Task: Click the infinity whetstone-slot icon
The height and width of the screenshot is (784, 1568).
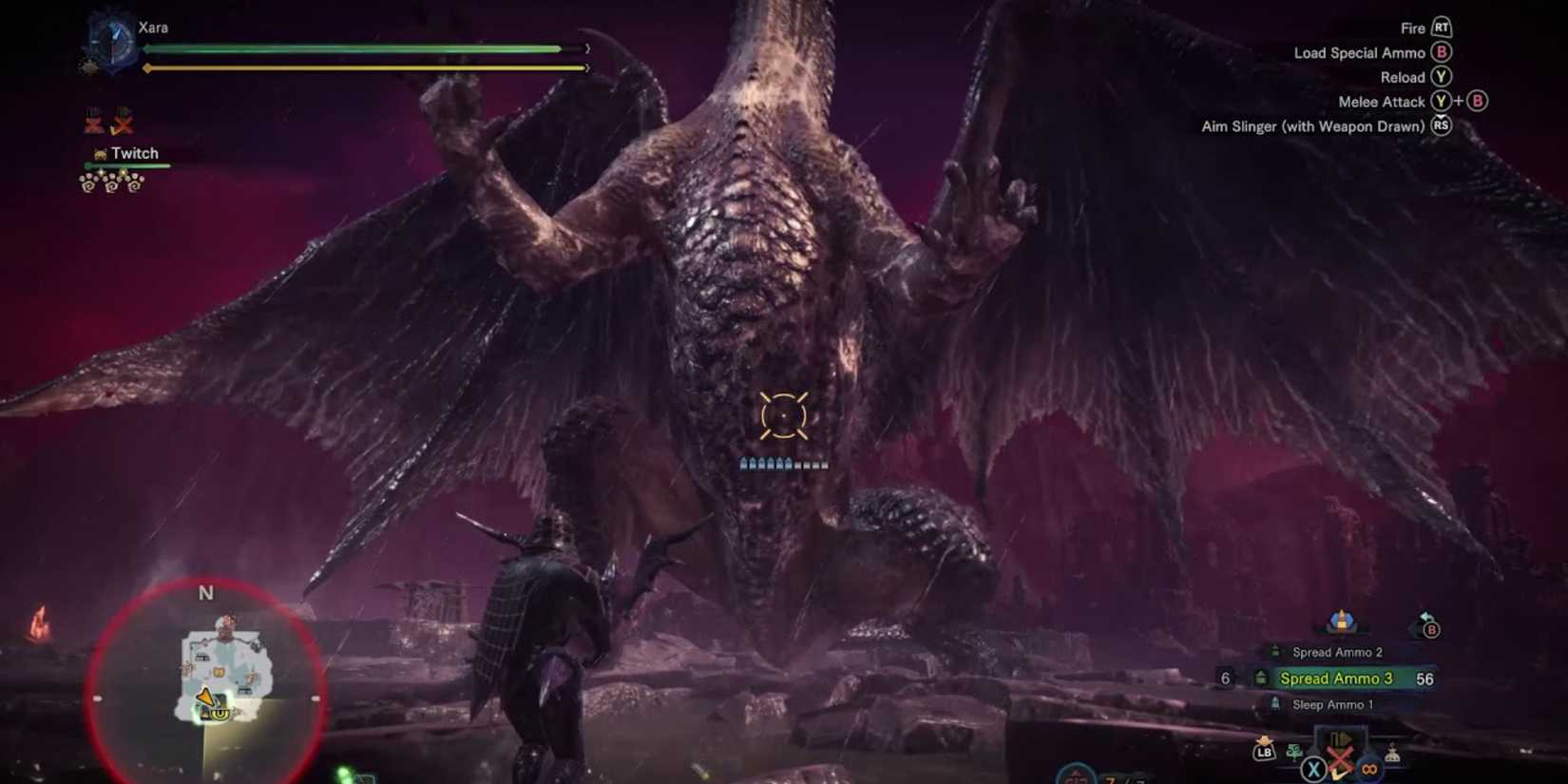Action: [x=1368, y=769]
